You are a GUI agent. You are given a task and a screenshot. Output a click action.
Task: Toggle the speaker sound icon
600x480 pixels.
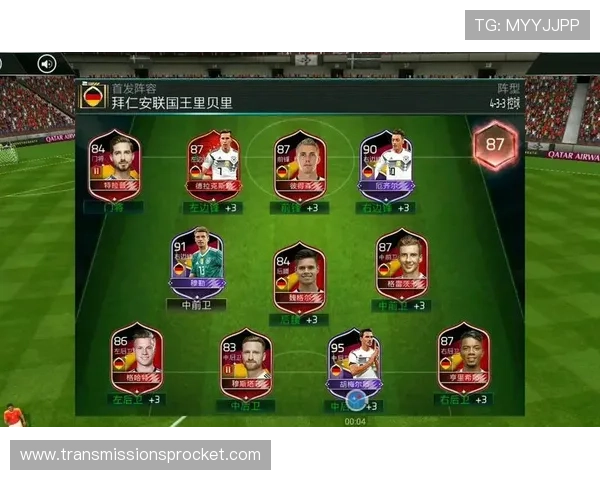[47, 64]
